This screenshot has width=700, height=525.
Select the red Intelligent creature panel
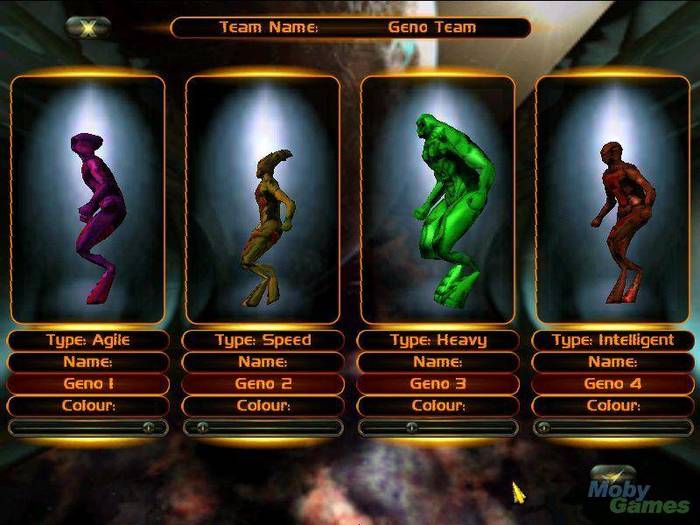(613, 200)
